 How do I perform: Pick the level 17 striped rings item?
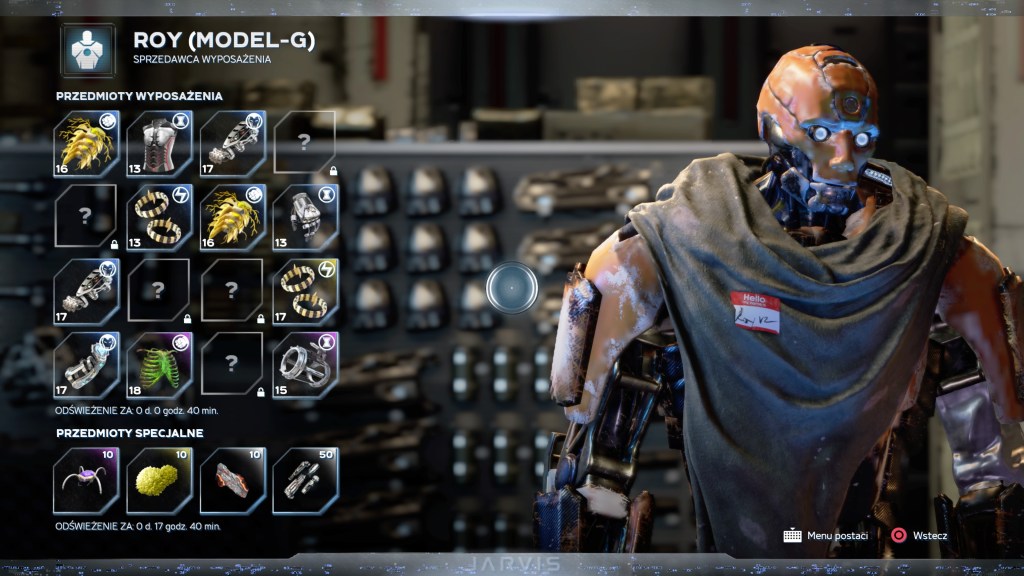[305, 292]
